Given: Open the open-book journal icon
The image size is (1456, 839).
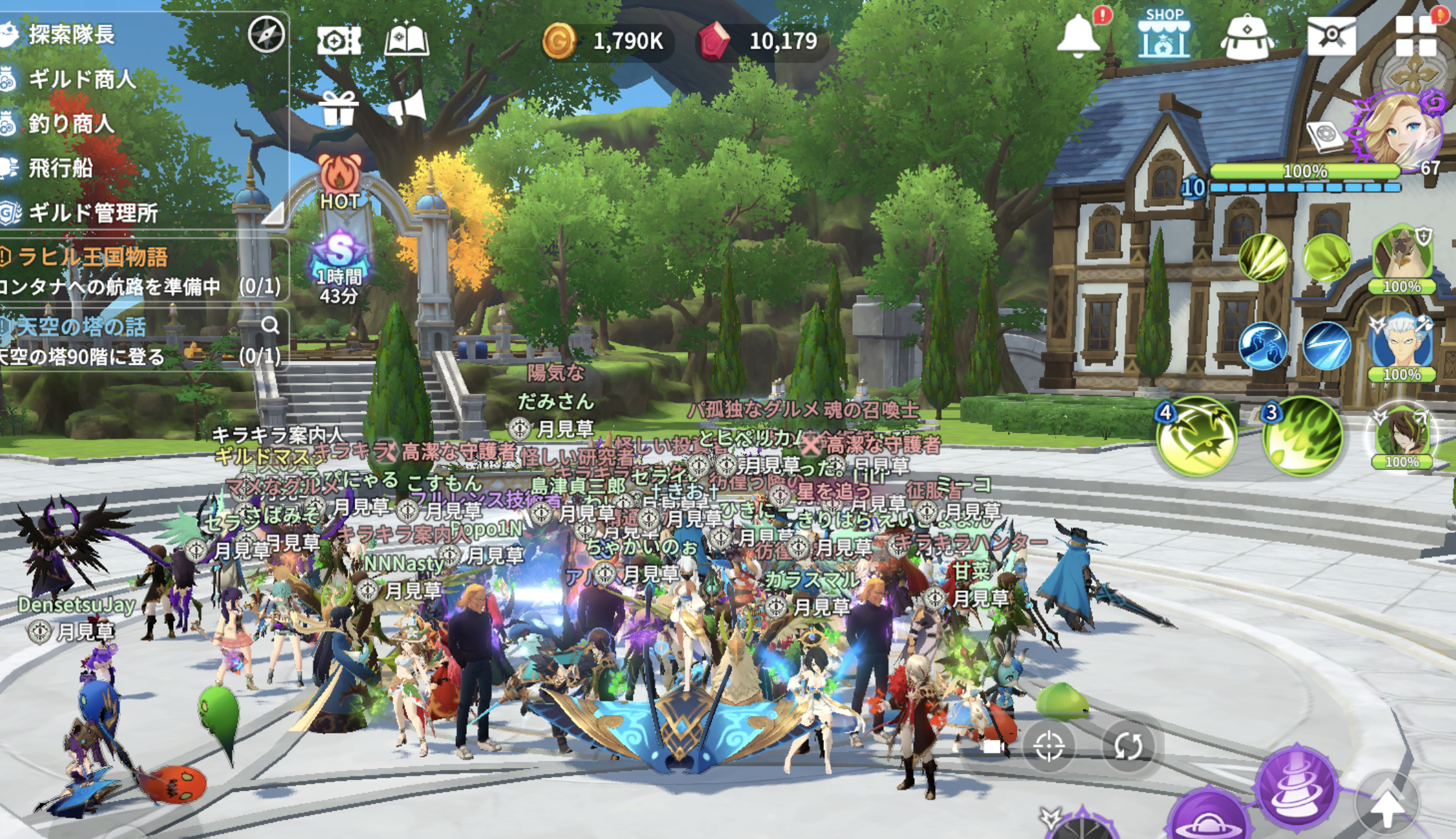Looking at the screenshot, I should (406, 40).
